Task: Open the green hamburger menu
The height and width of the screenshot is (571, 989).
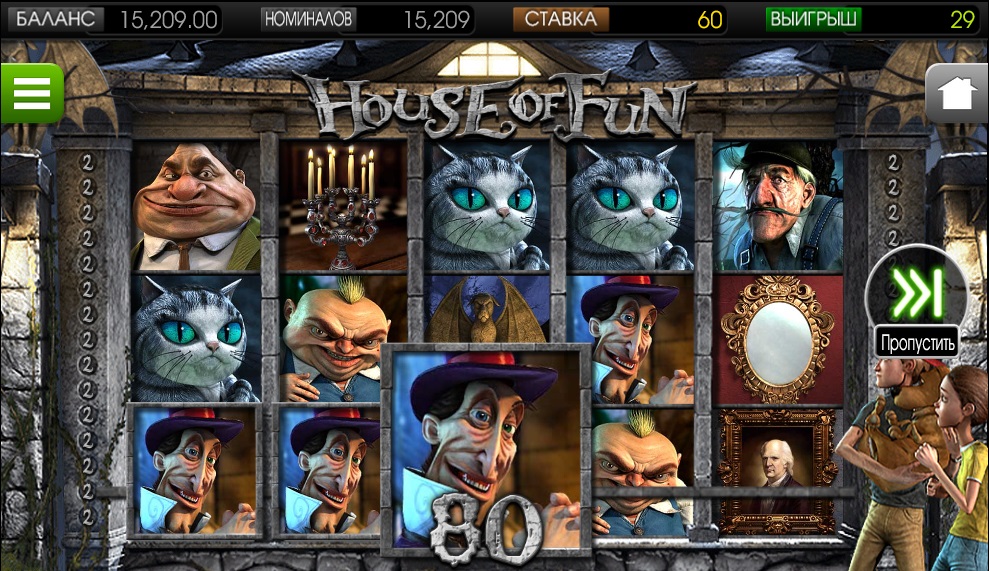Action: pos(31,93)
